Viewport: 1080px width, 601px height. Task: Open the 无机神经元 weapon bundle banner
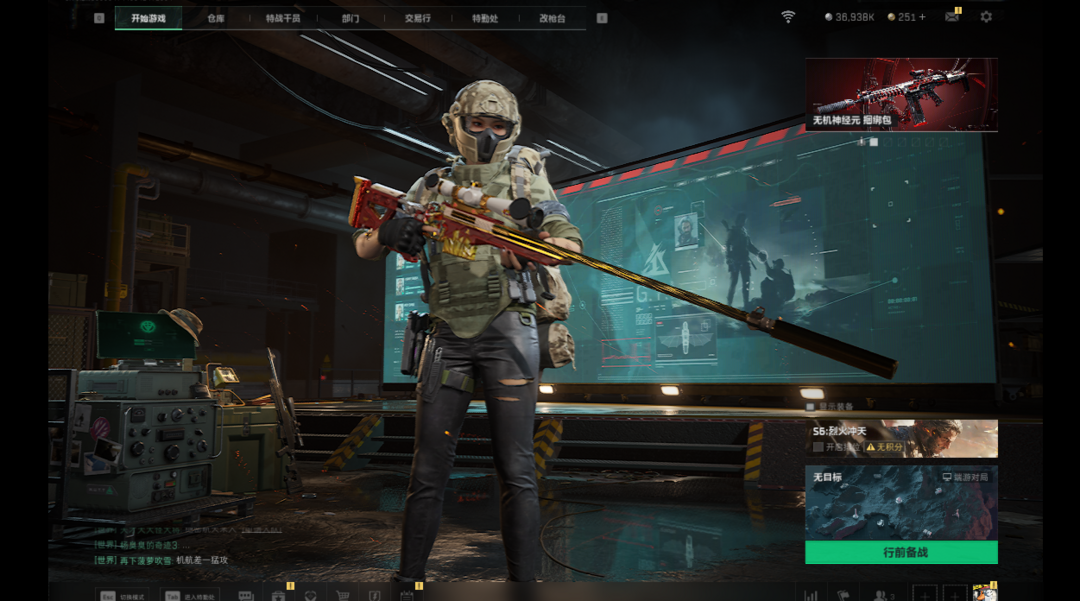(x=901, y=94)
